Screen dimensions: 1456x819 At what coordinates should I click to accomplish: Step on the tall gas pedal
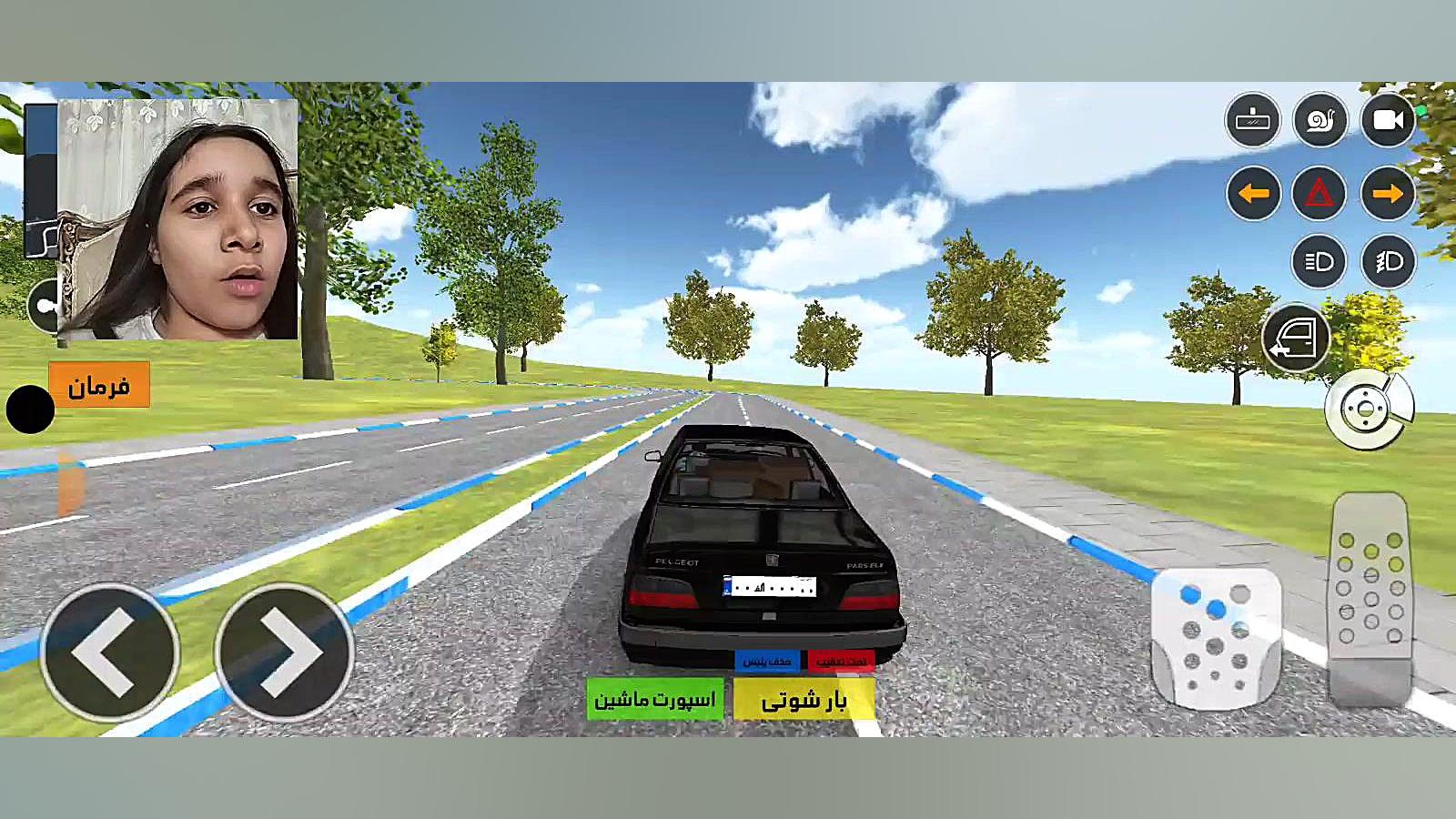pos(1370,596)
